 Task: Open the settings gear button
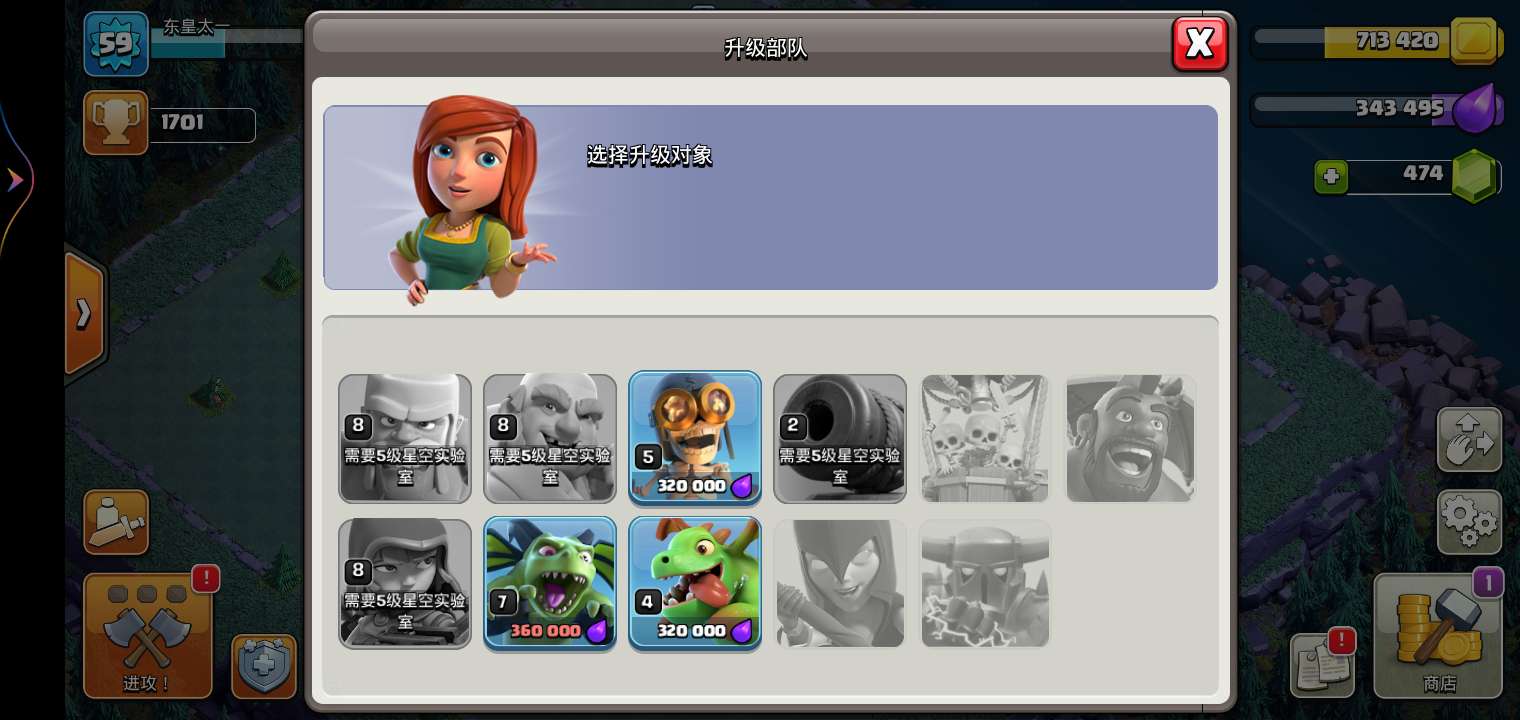coord(1469,522)
